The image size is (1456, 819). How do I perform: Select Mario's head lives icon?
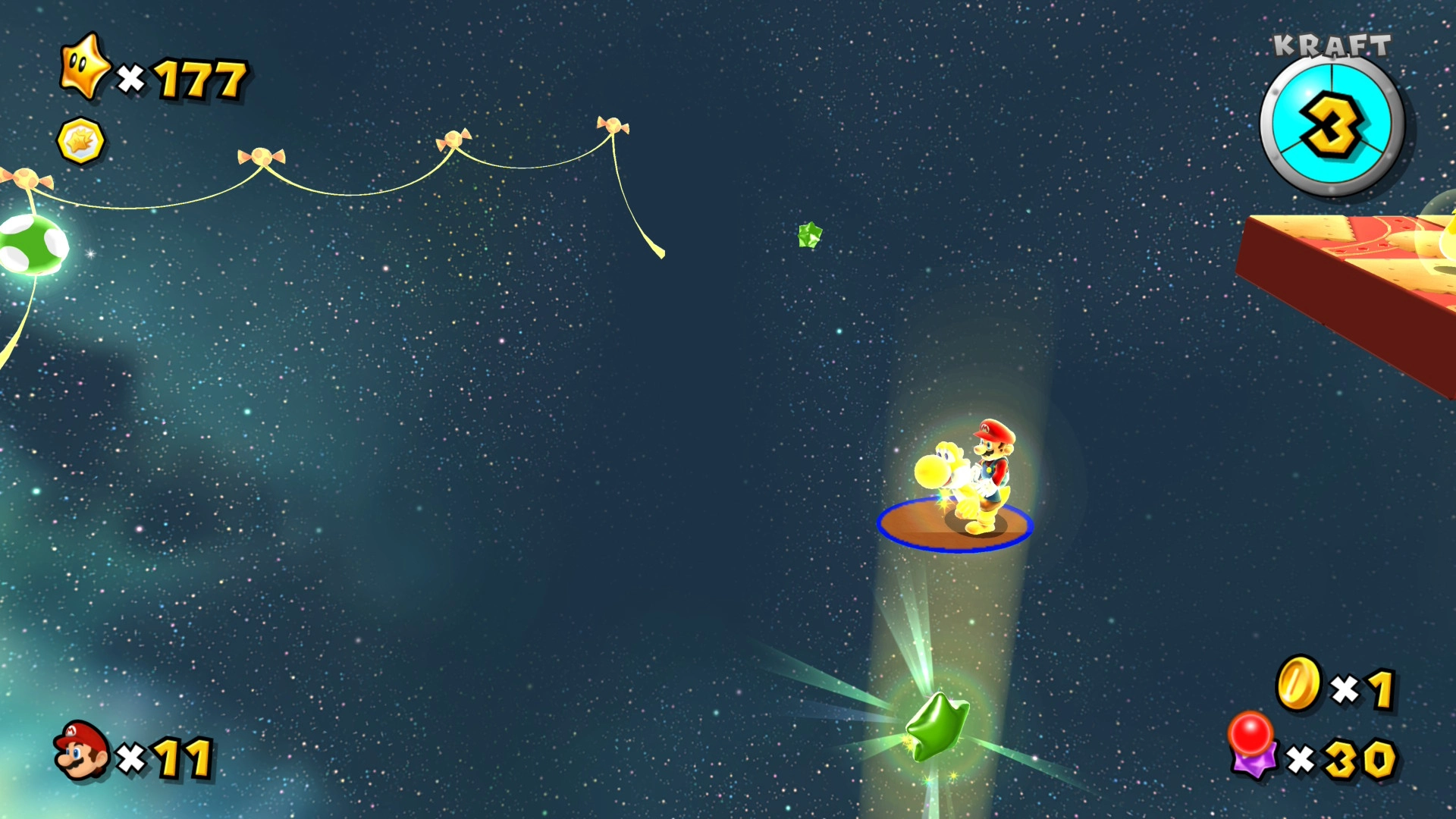tap(81, 751)
